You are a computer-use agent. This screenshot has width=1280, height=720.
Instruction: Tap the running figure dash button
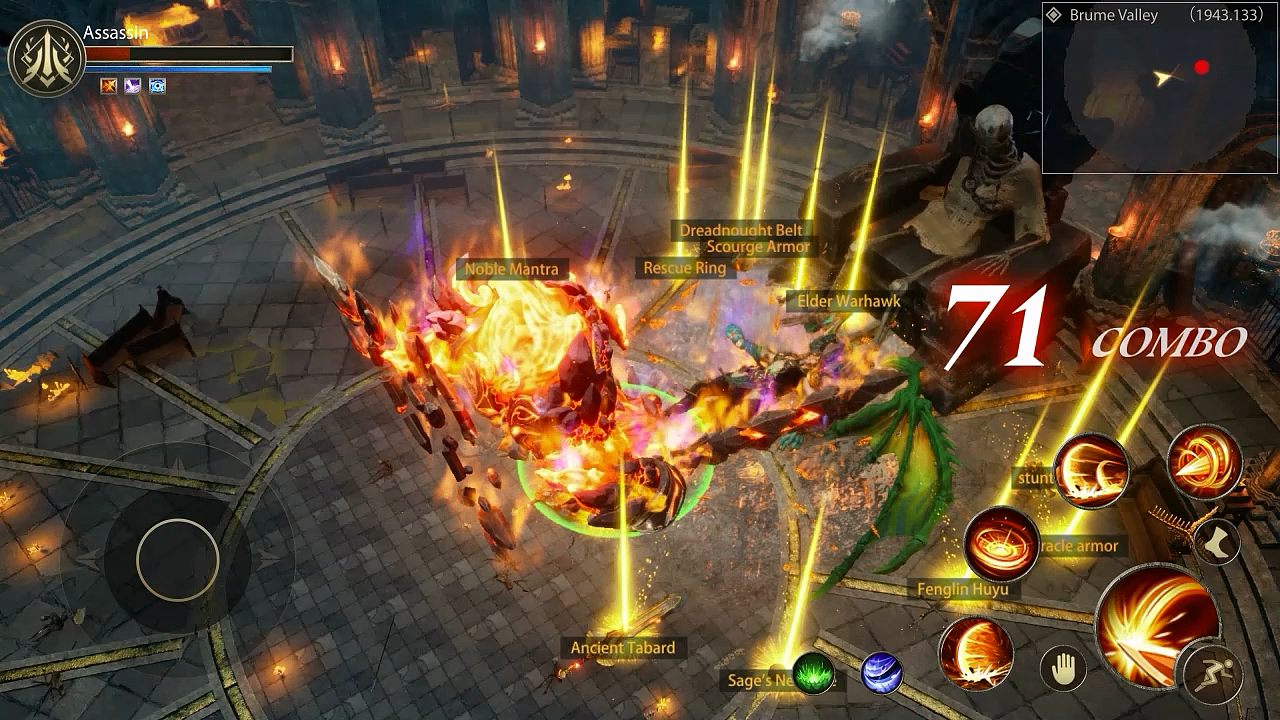[x=1212, y=670]
